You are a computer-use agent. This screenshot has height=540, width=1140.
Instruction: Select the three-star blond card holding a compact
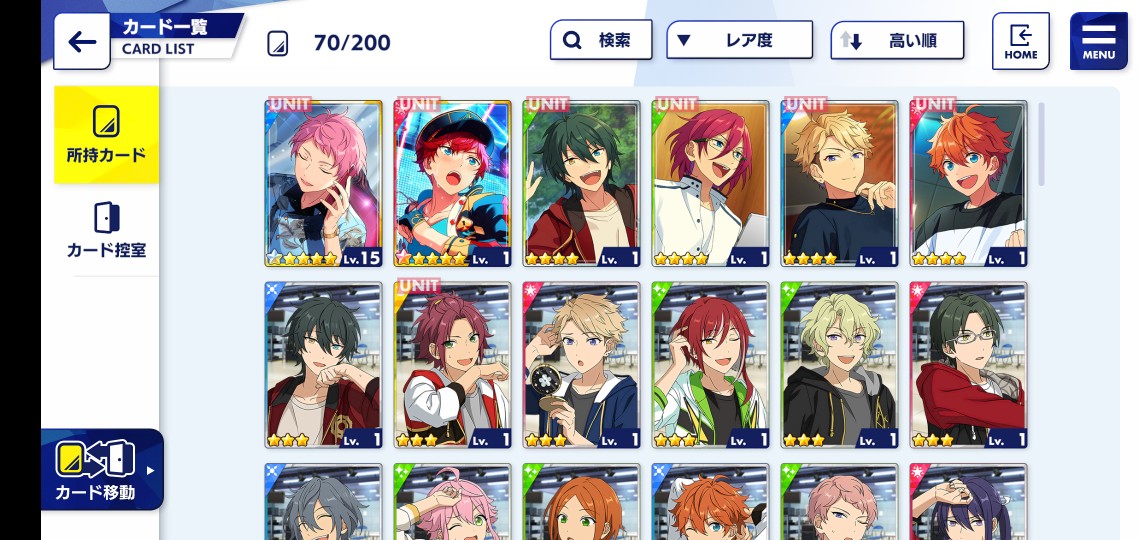click(582, 365)
